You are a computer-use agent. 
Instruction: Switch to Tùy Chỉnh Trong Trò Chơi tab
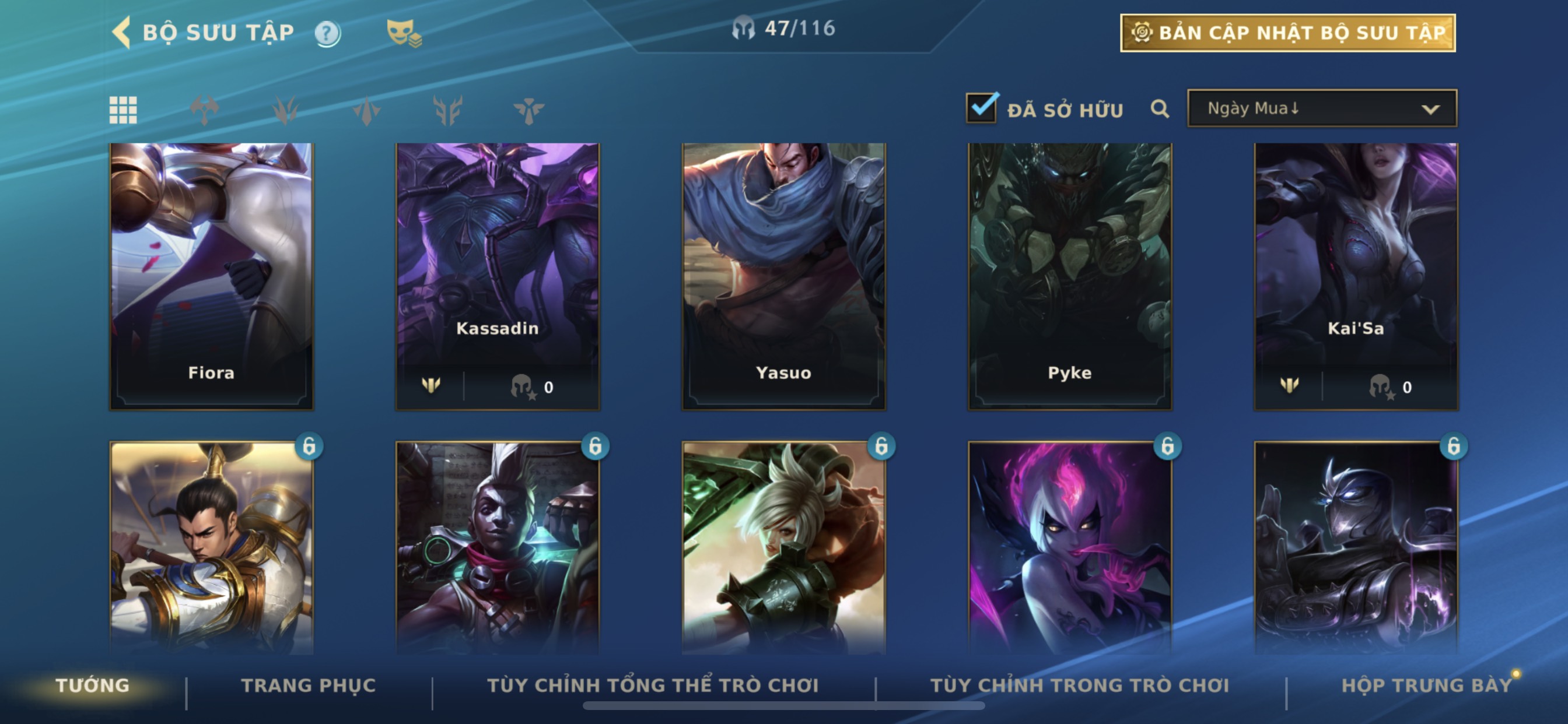pos(1079,686)
